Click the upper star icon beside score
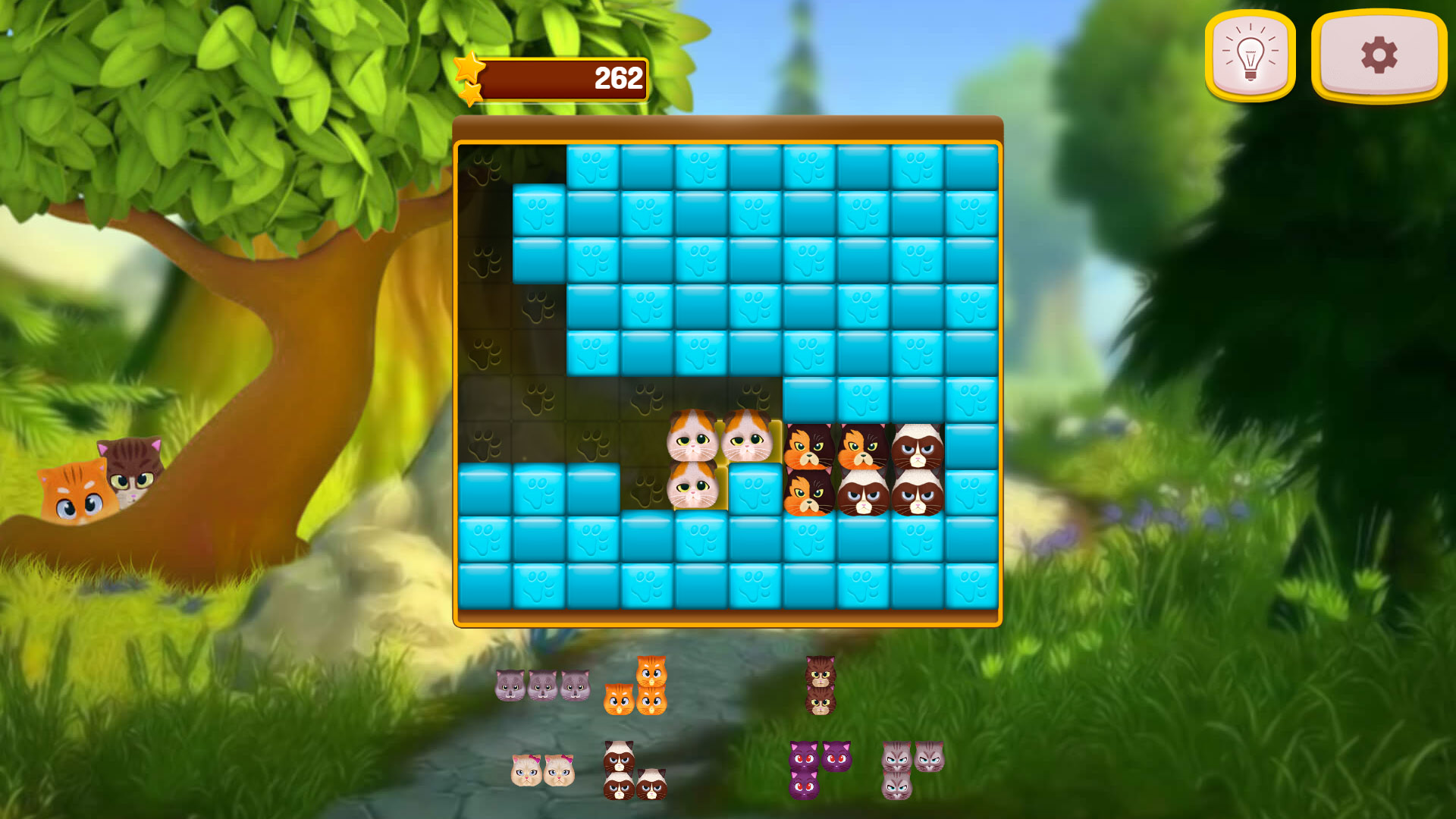 coord(468,67)
